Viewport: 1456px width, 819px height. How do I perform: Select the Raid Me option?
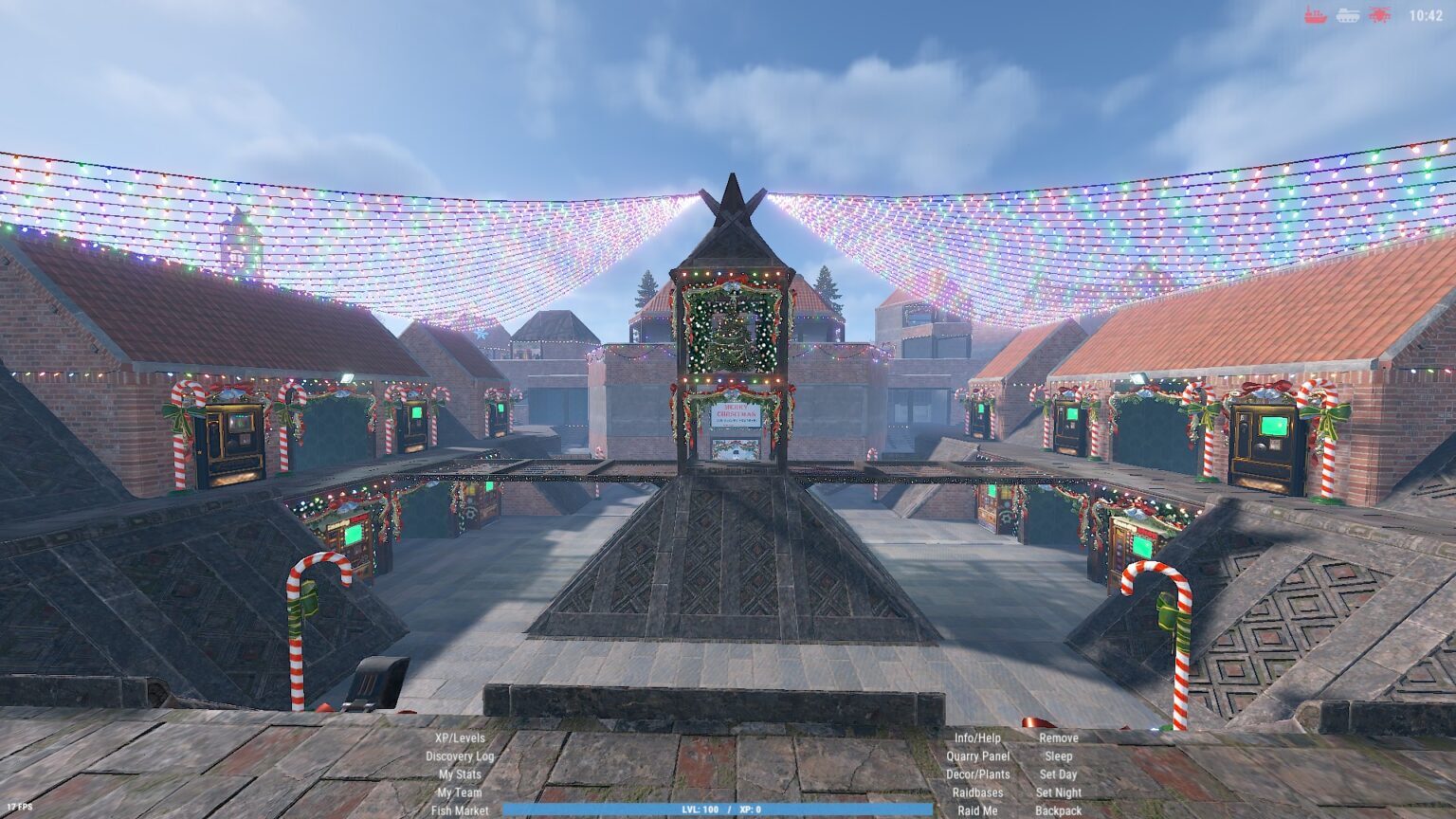click(x=977, y=810)
